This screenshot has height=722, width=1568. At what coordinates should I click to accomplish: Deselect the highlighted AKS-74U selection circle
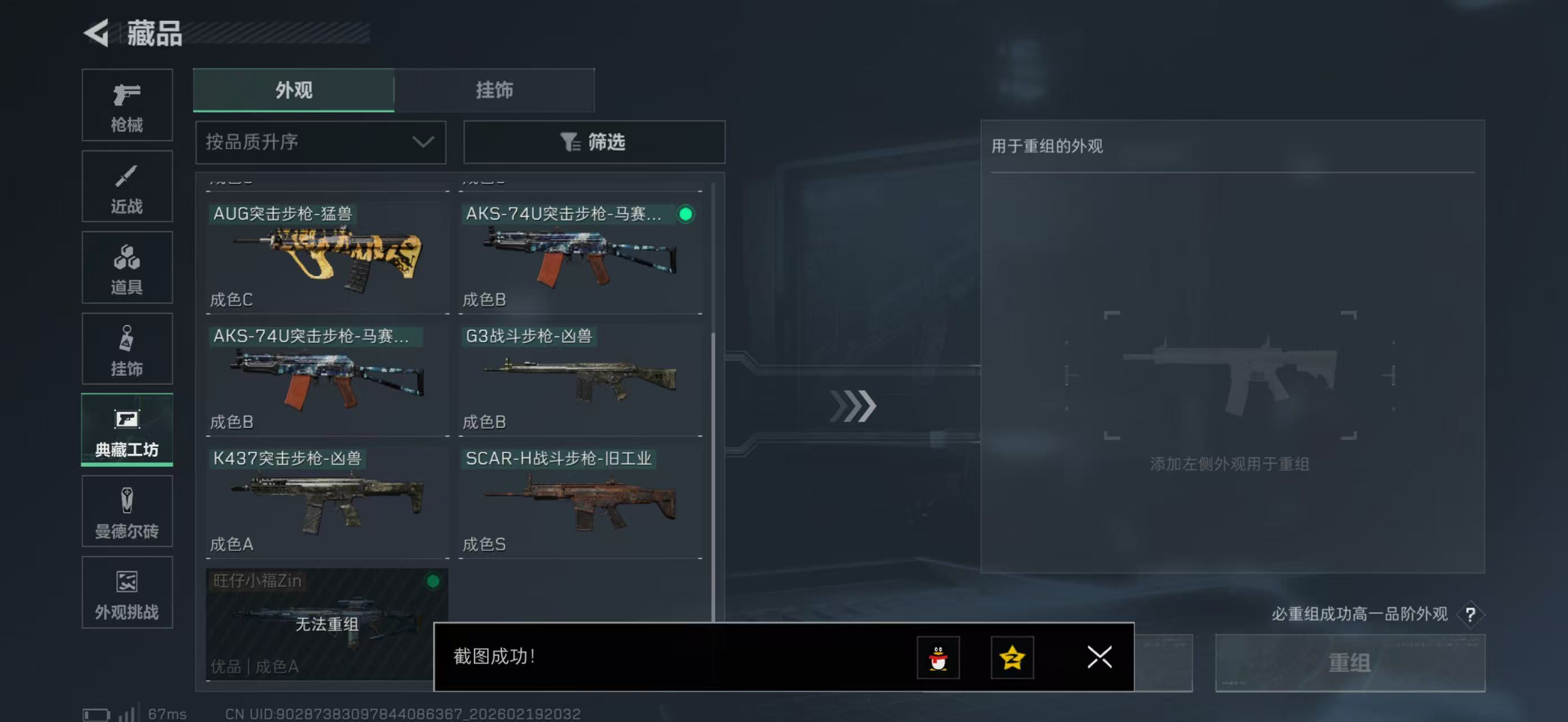tap(686, 214)
